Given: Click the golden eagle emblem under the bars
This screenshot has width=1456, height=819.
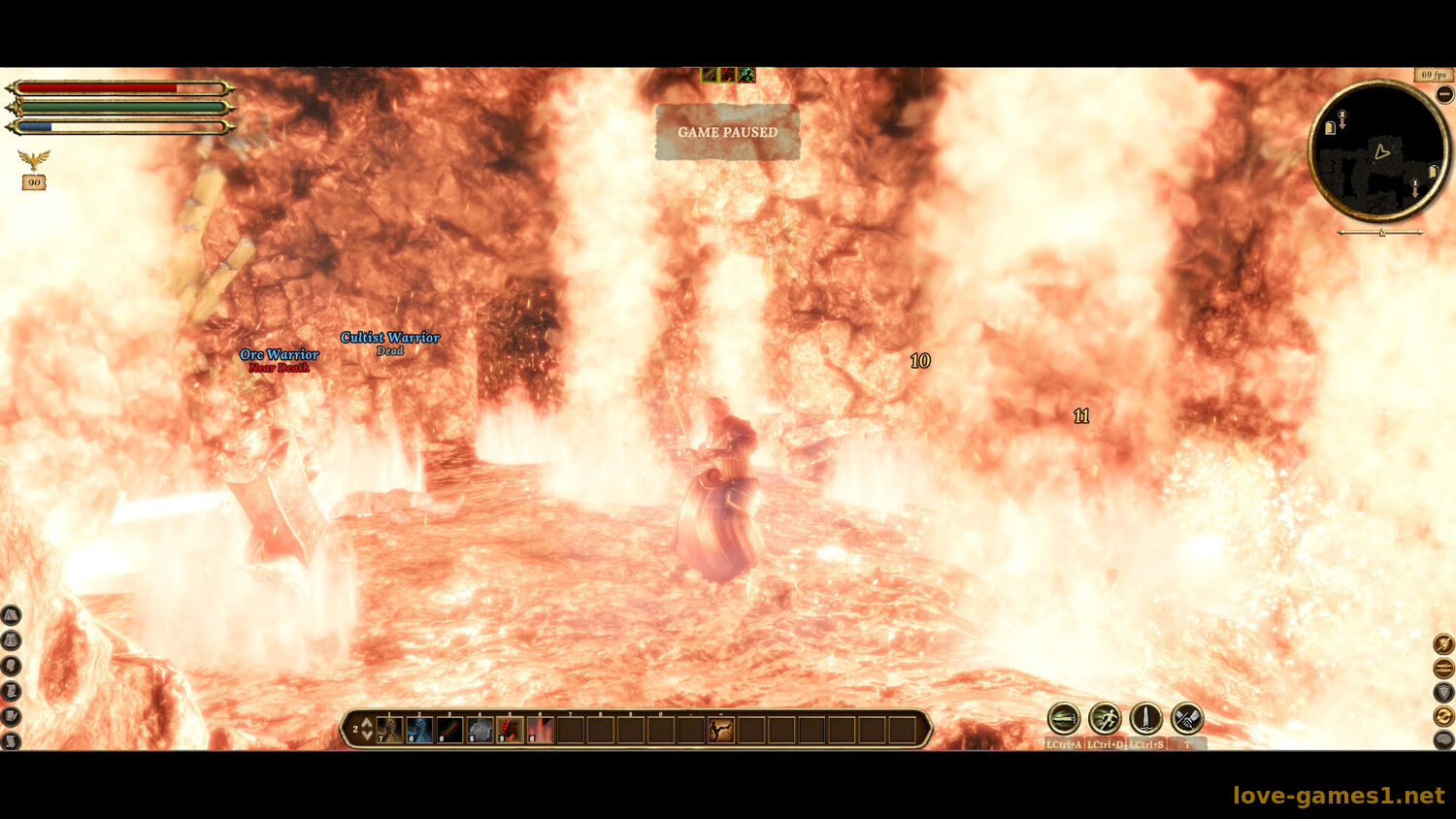Looking at the screenshot, I should pyautogui.click(x=34, y=159).
